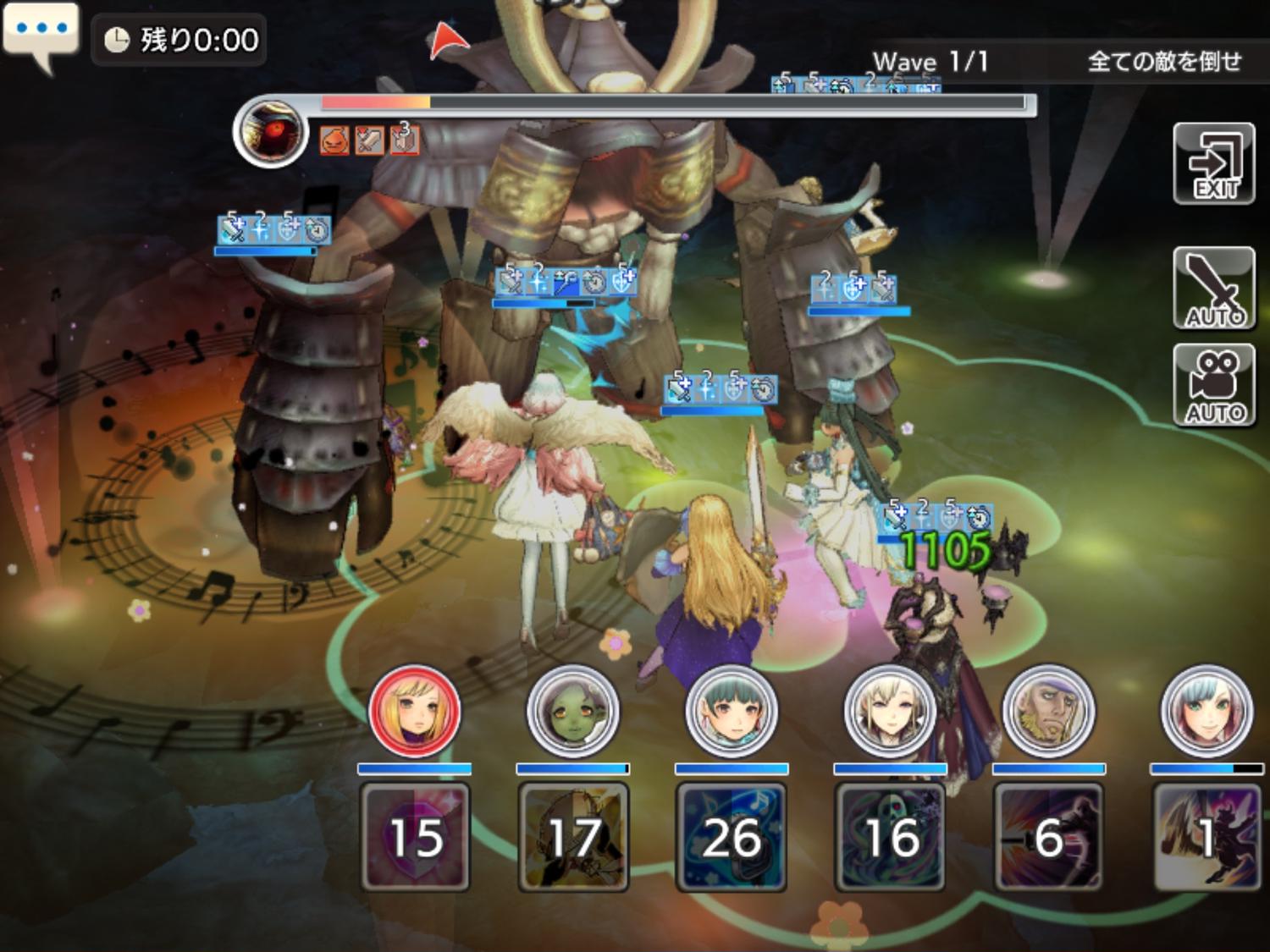Viewport: 1270px width, 952px height.
Task: Select the teal-haired character portrait
Action: pos(731,711)
